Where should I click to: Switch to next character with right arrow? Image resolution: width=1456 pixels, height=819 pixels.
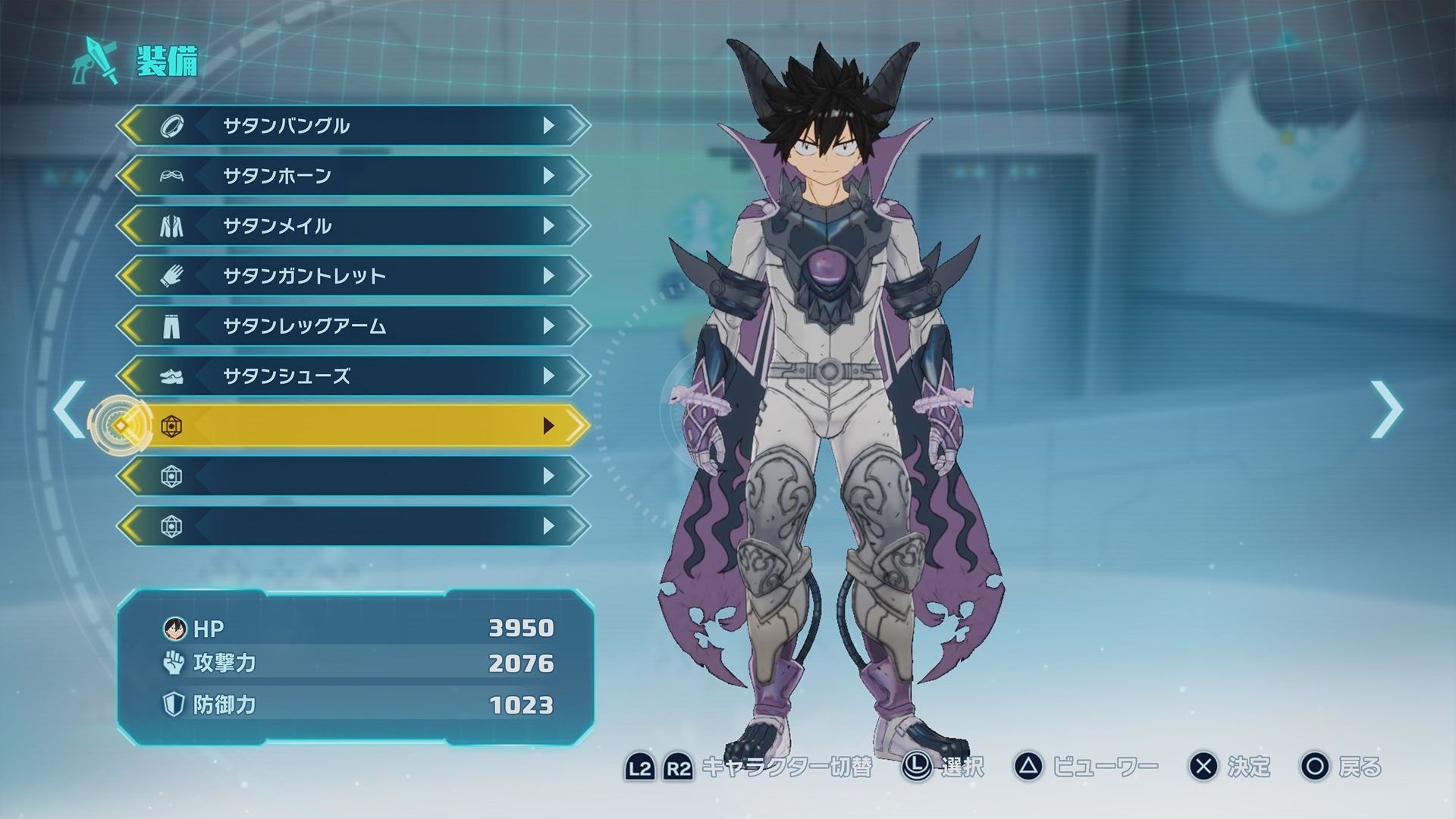pos(1387,409)
